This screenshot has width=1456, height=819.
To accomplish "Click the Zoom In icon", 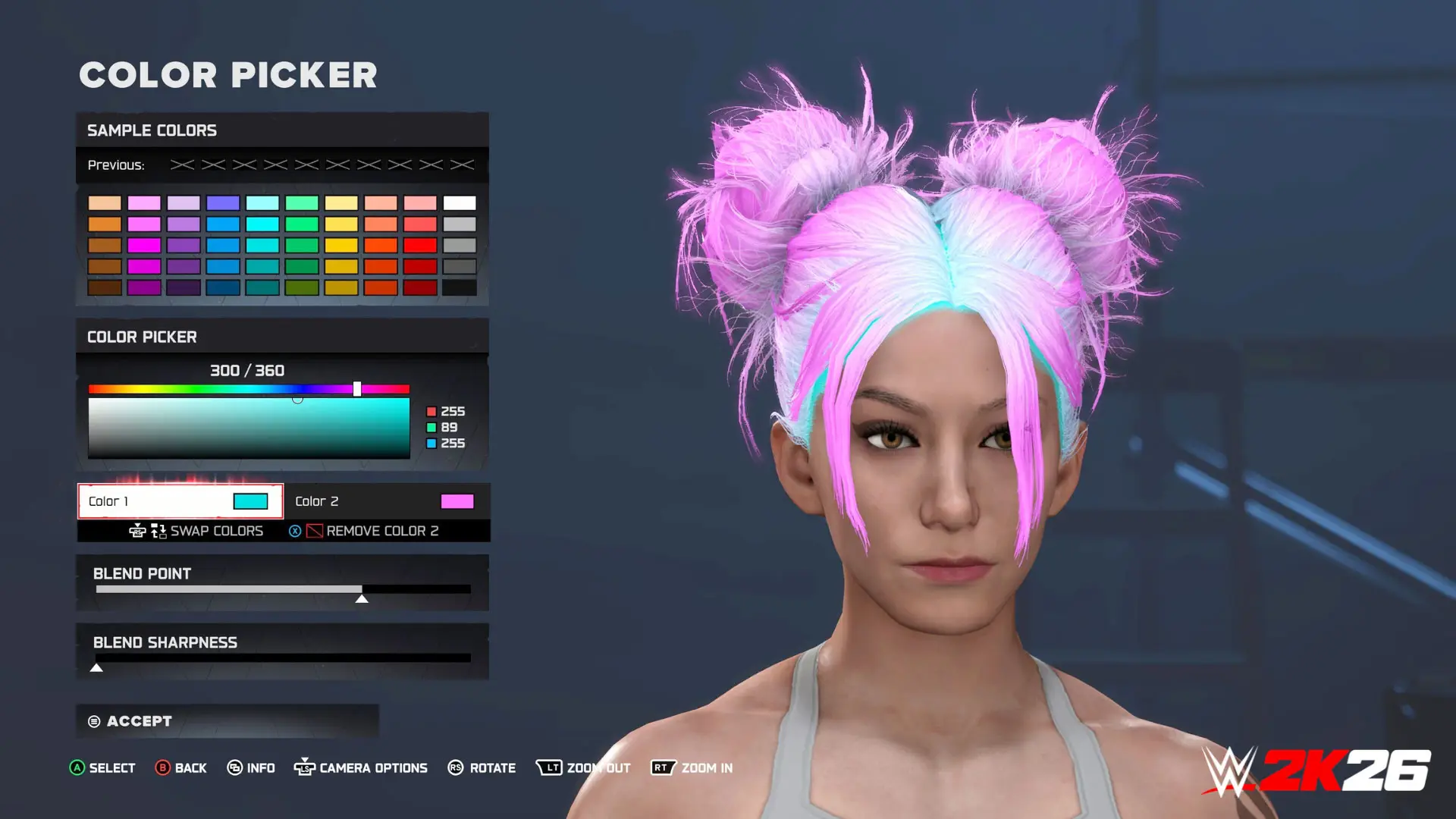I will click(x=663, y=767).
